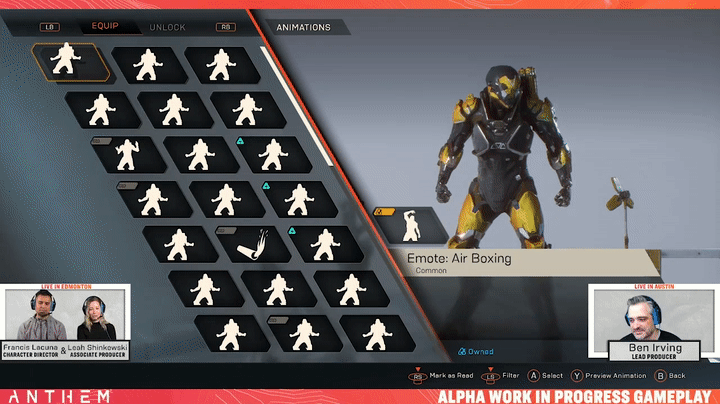Select the Animations header tab

303,27
